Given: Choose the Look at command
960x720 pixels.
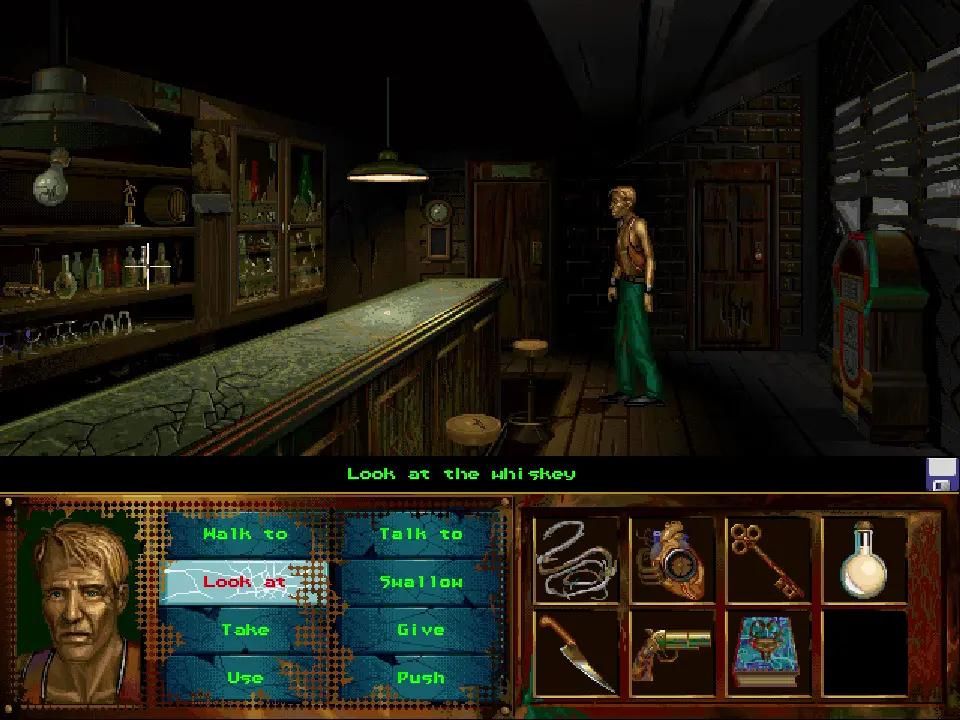Looking at the screenshot, I should 245,582.
